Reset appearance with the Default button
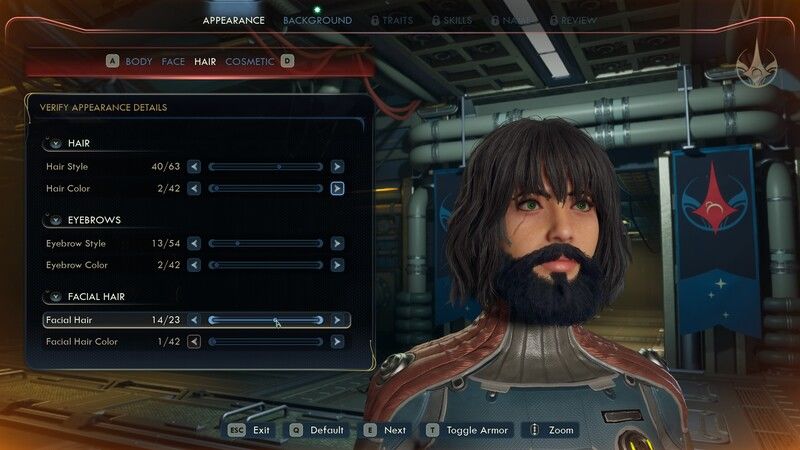Screen dimensions: 800x450 tap(316, 430)
